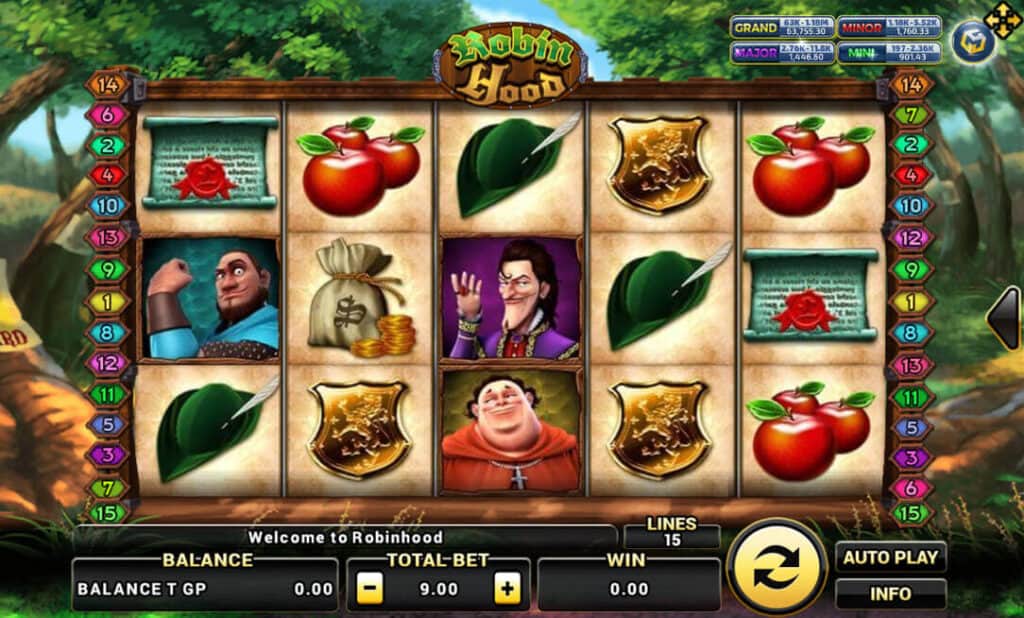The width and height of the screenshot is (1024, 618).
Task: Select the Mini jackpot panel
Action: (x=886, y=53)
